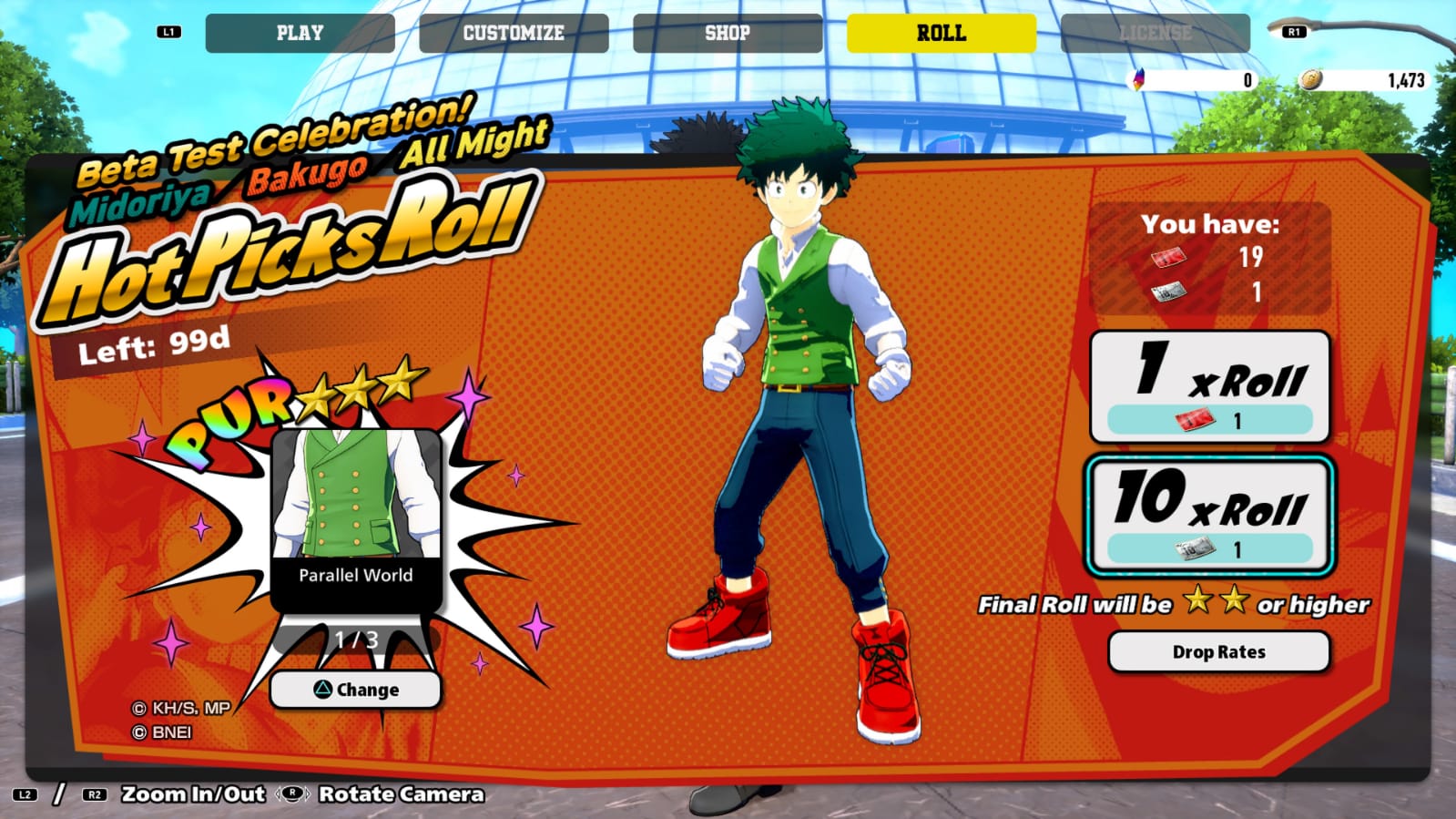Activate the 10 x Roll button
Viewport: 1456px width, 819px height.
click(x=1209, y=516)
